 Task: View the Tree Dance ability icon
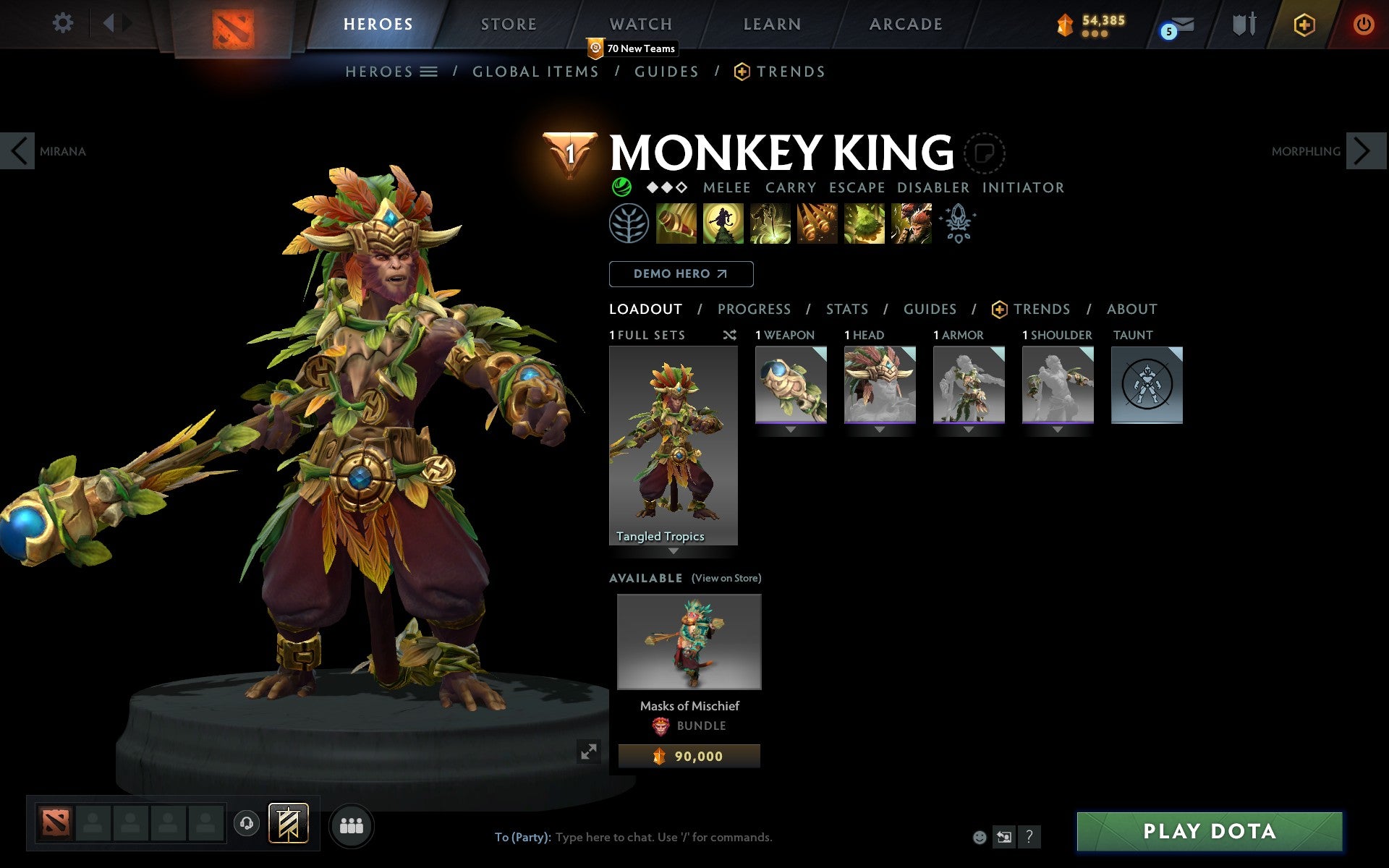point(724,224)
